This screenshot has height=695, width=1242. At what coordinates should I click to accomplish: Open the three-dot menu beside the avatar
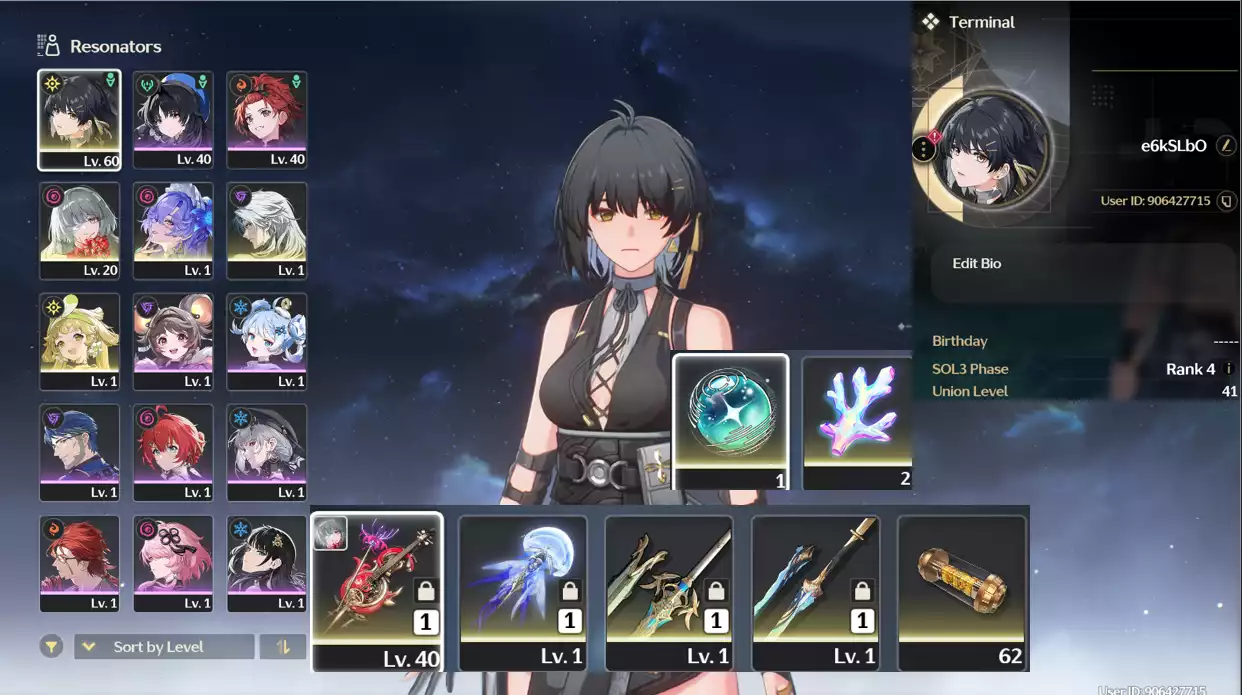coord(923,150)
